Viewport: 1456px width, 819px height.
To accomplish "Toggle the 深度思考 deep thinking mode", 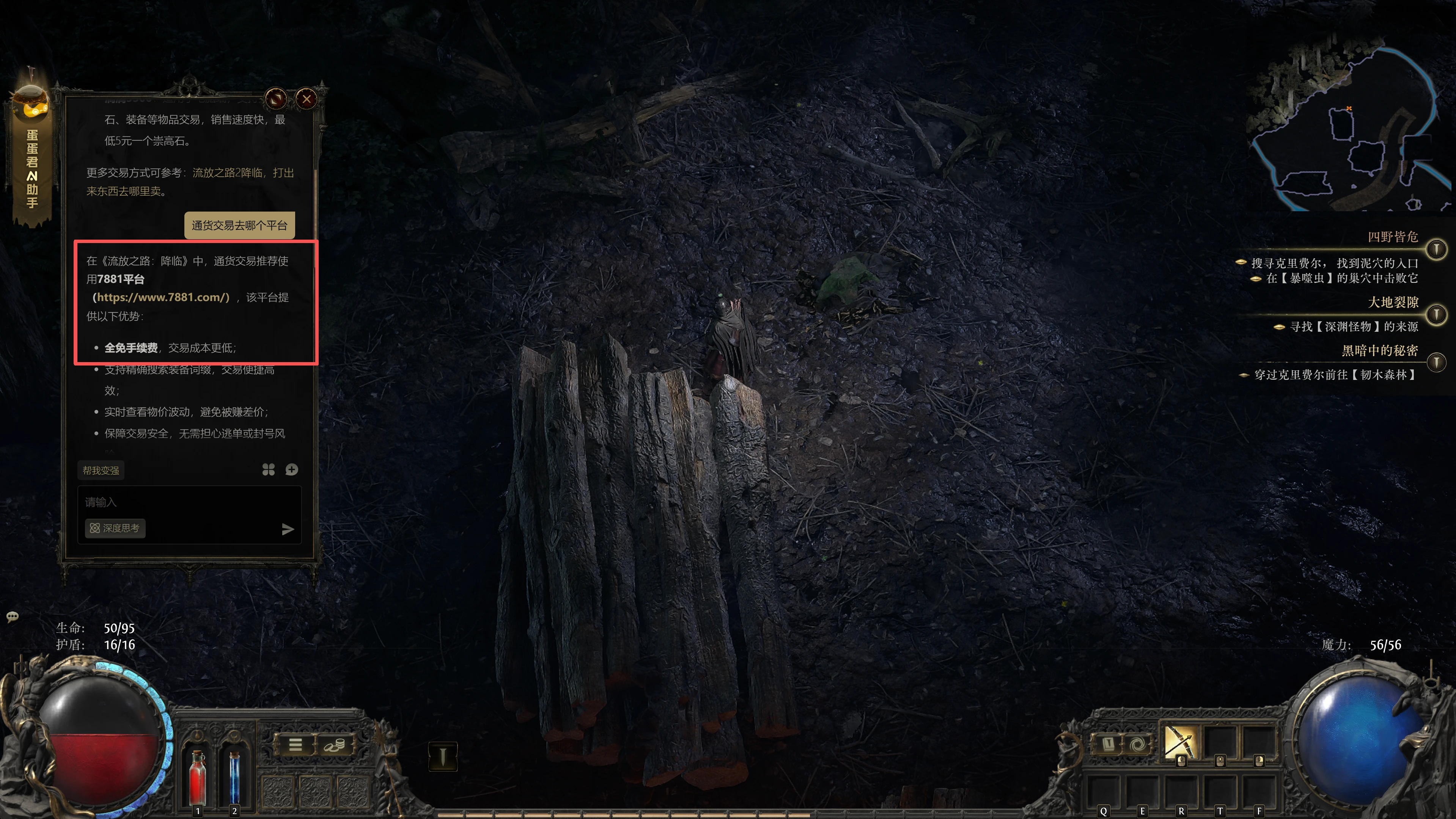I will point(115,528).
